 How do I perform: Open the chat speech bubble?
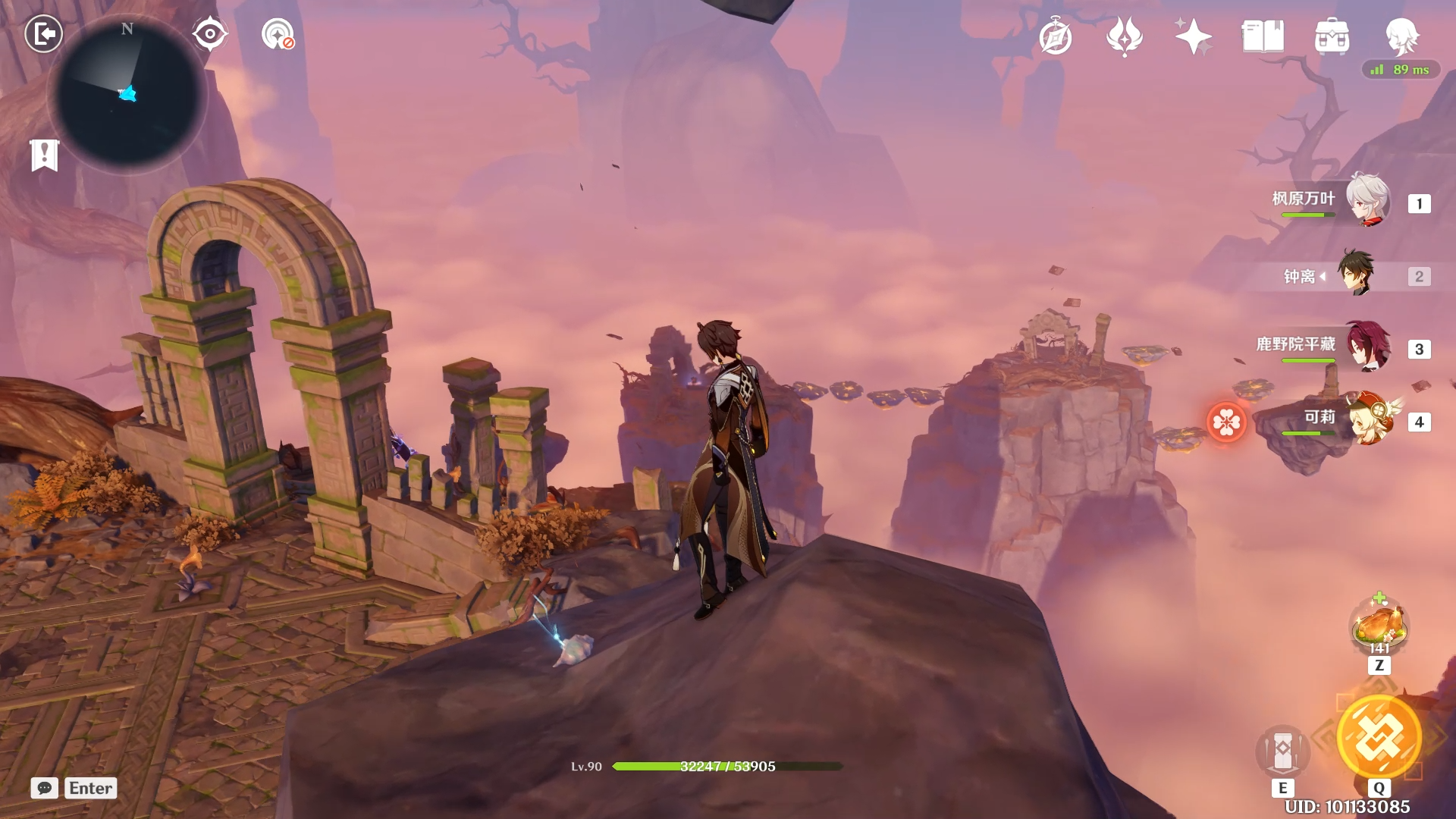click(x=45, y=788)
